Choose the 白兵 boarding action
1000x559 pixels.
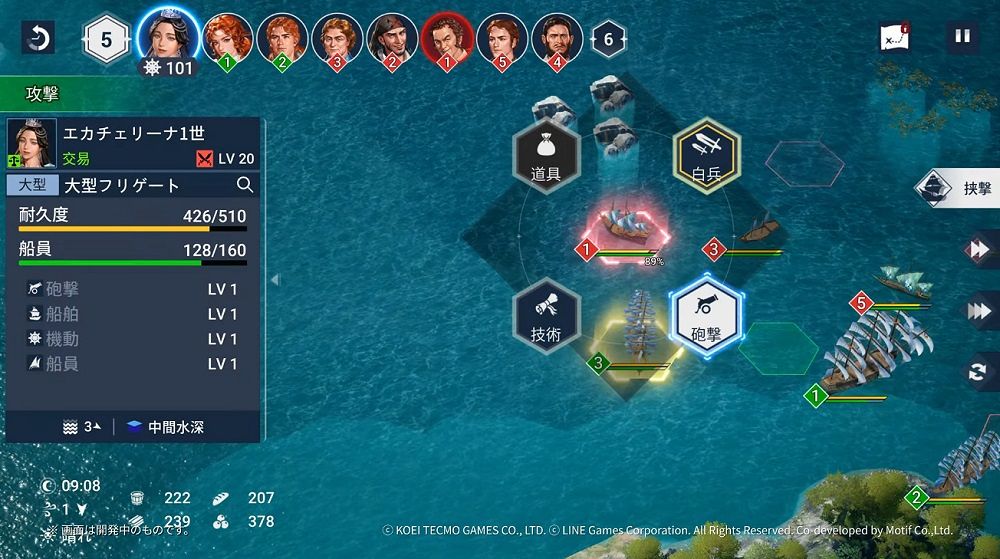[x=706, y=155]
